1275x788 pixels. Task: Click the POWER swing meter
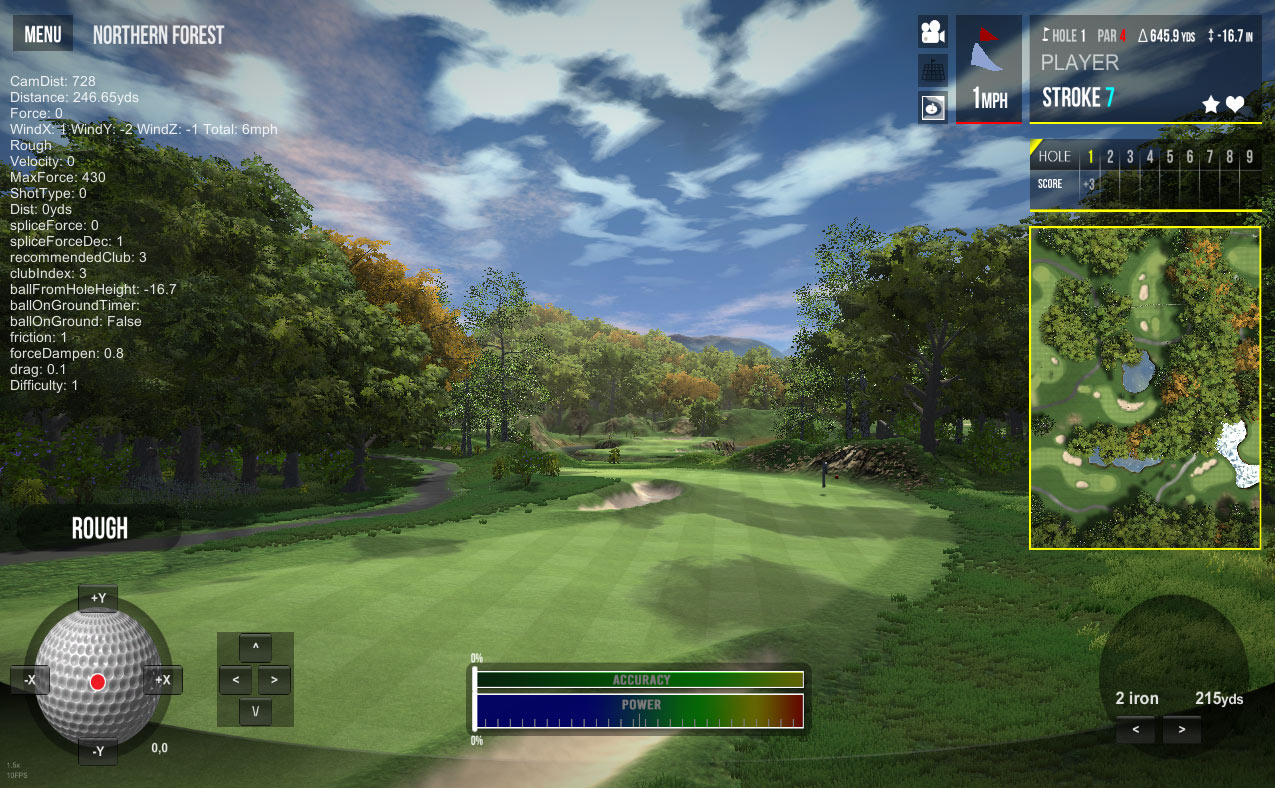click(640, 710)
